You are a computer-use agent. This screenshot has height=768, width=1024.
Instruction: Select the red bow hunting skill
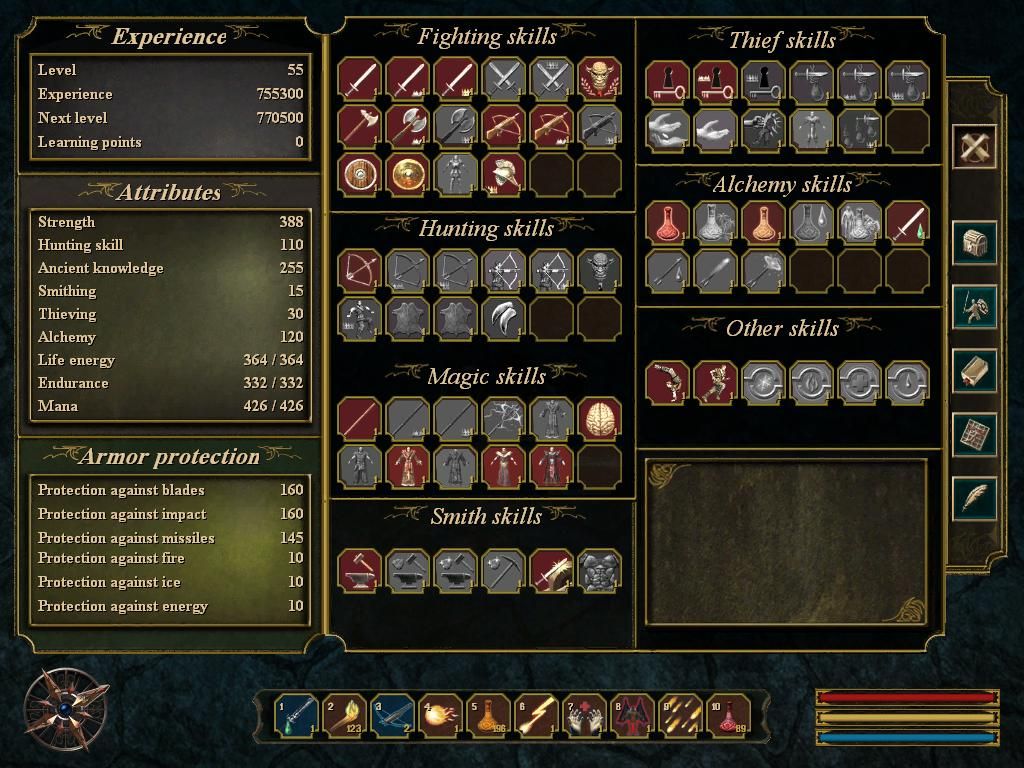point(359,270)
